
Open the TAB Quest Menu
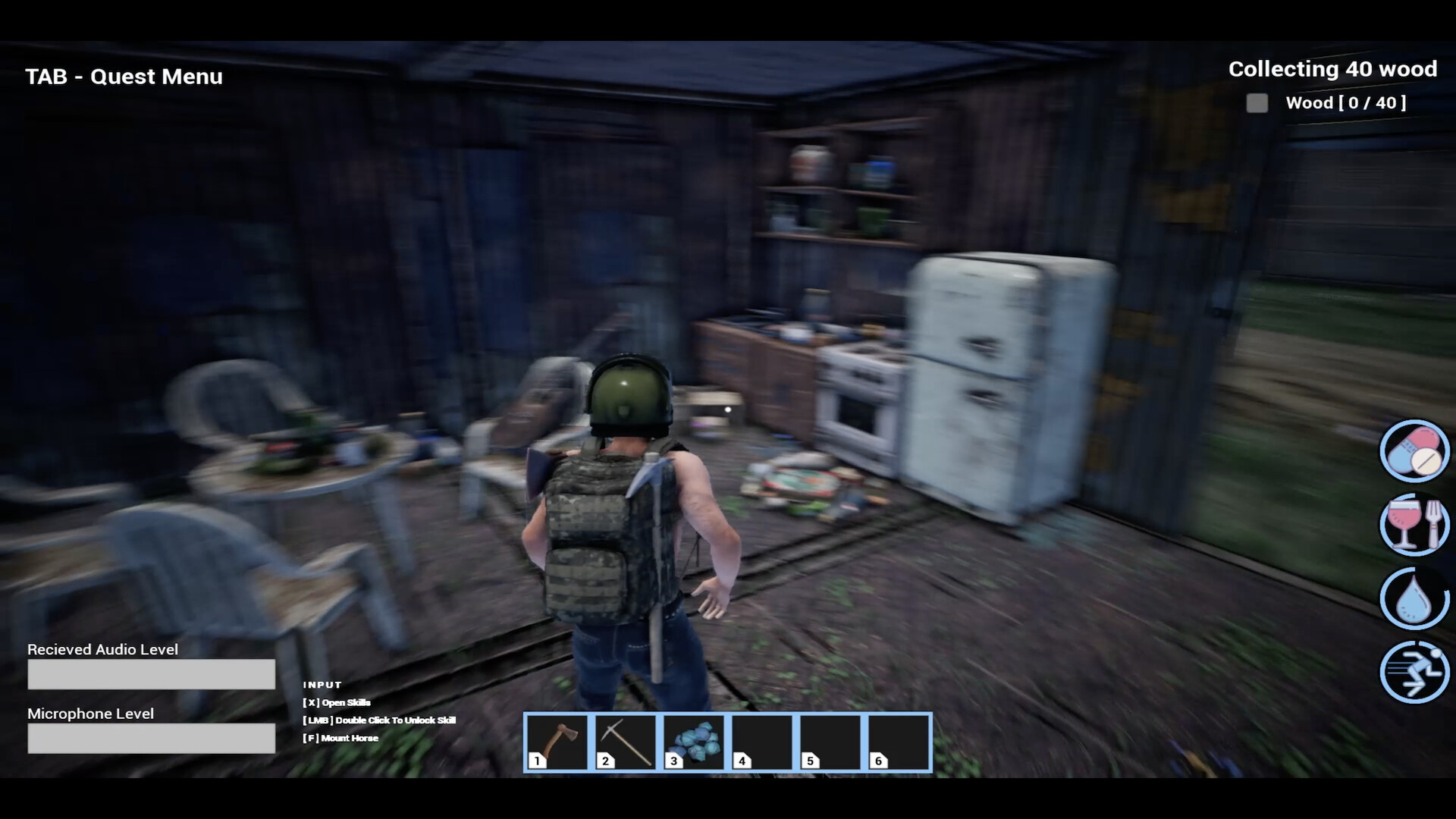[x=124, y=76]
